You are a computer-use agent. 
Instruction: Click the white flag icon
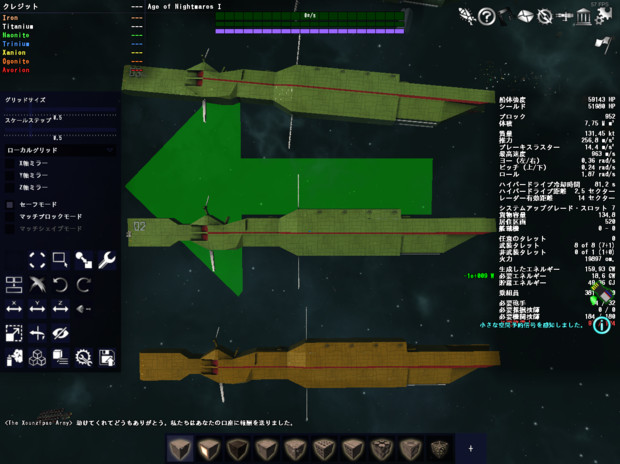click(603, 43)
